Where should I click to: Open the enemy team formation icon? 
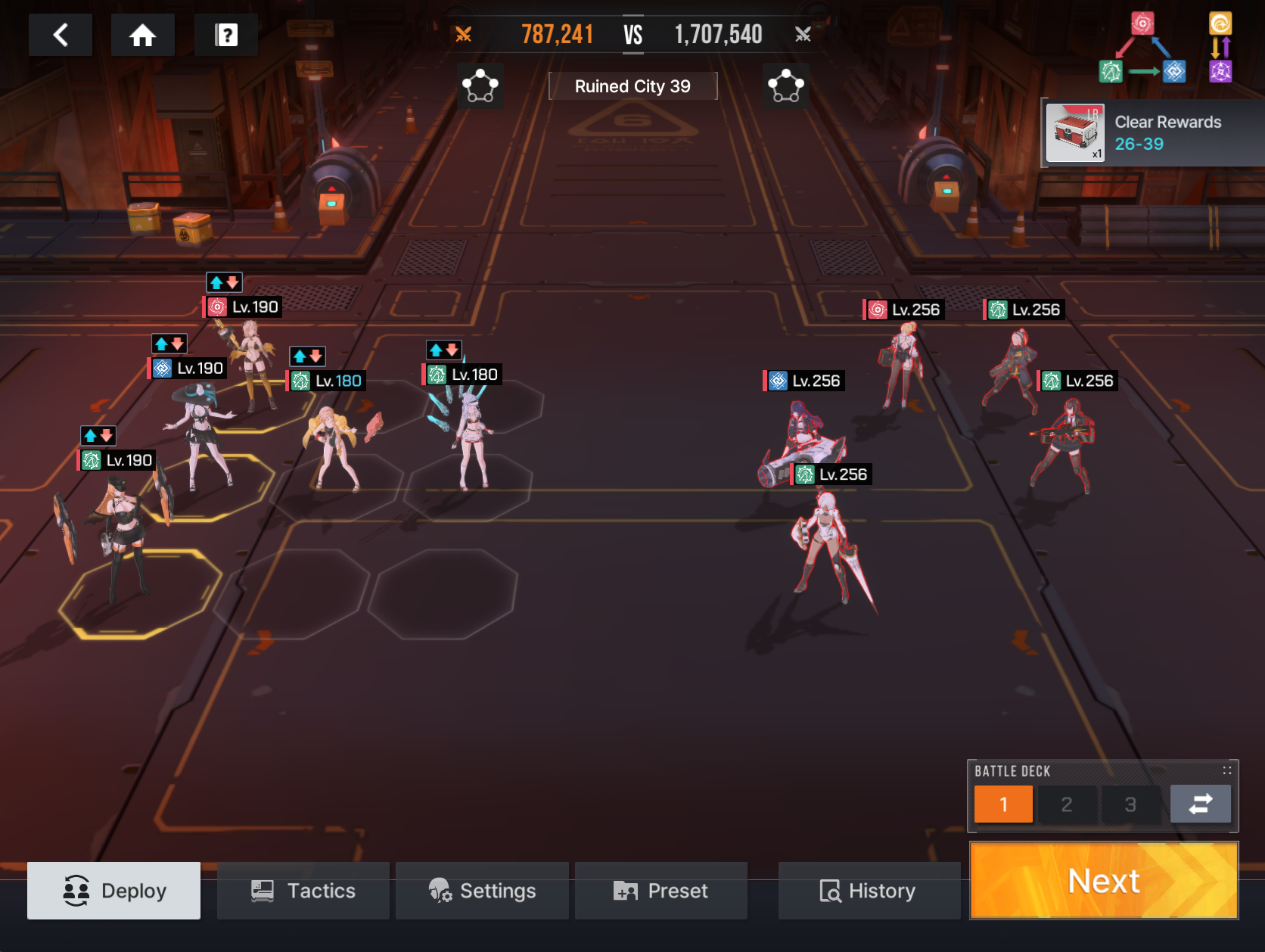(x=785, y=86)
